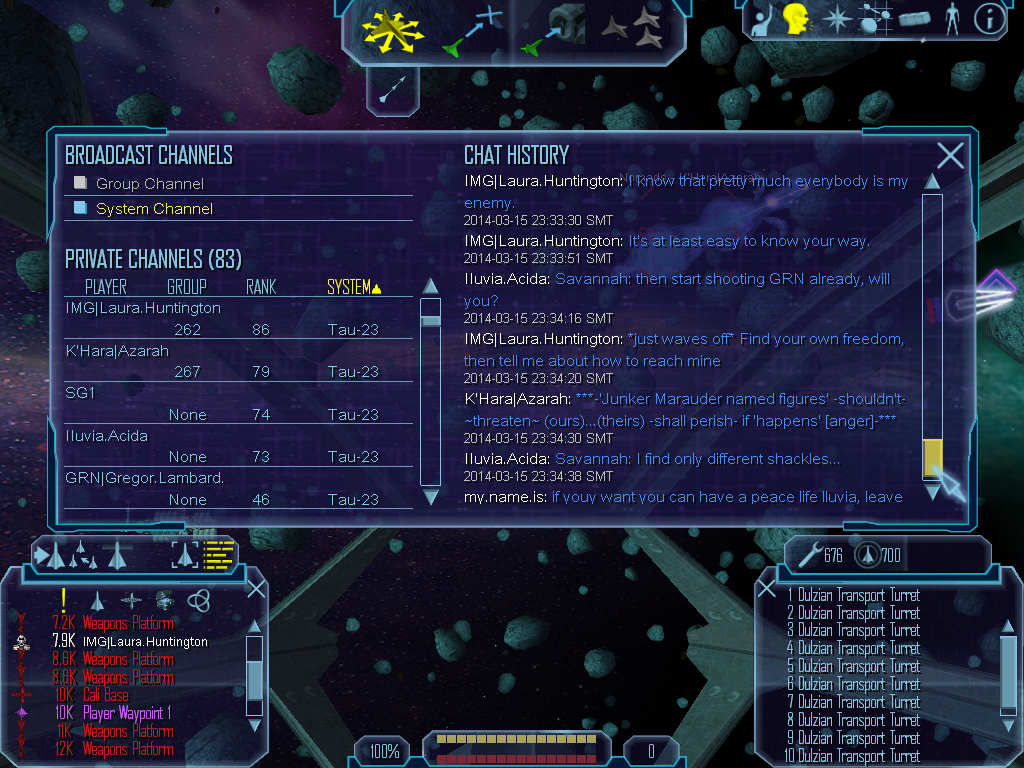This screenshot has width=1024, height=768.
Task: Select Player Waypoint 1 in the target list
Action: tap(127, 713)
